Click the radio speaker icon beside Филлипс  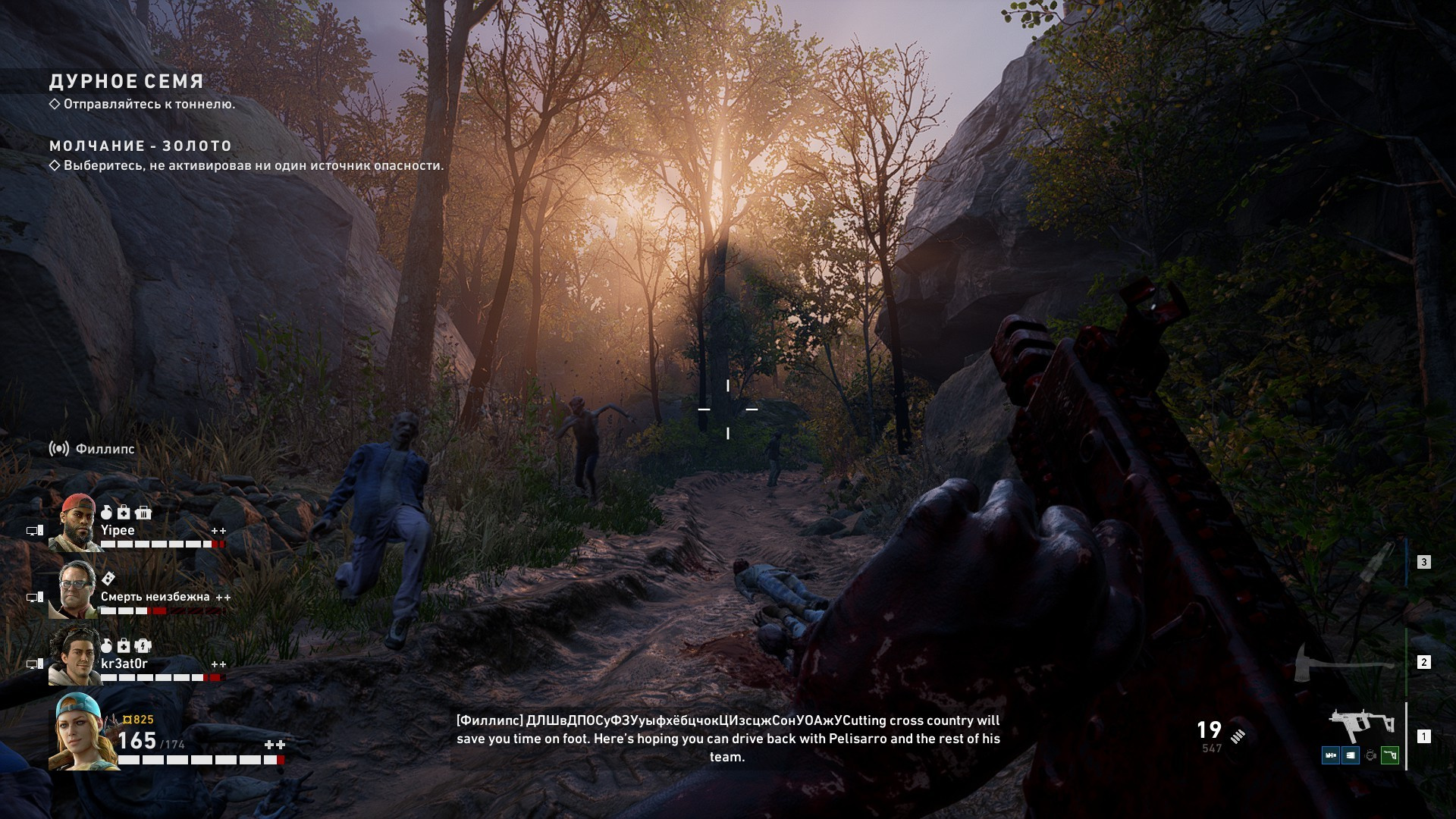click(x=58, y=449)
